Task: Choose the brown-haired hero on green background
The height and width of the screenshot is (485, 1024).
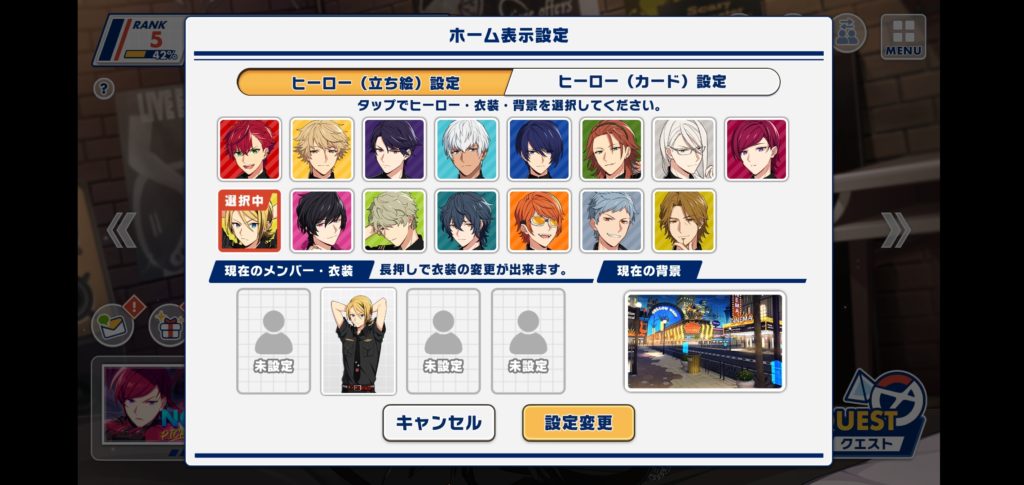Action: click(x=612, y=149)
